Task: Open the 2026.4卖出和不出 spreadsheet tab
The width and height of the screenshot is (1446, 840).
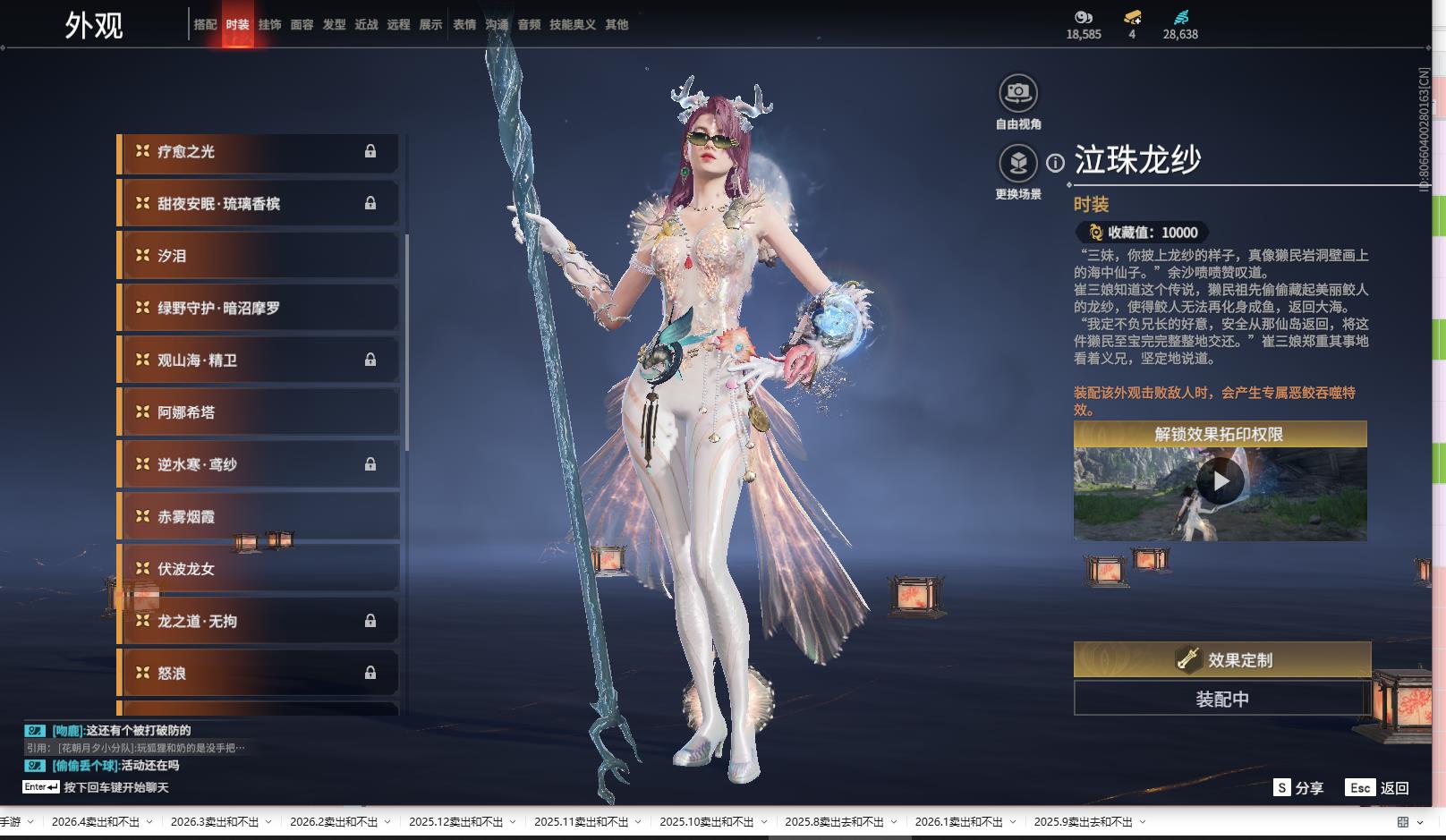Action: tap(96, 822)
